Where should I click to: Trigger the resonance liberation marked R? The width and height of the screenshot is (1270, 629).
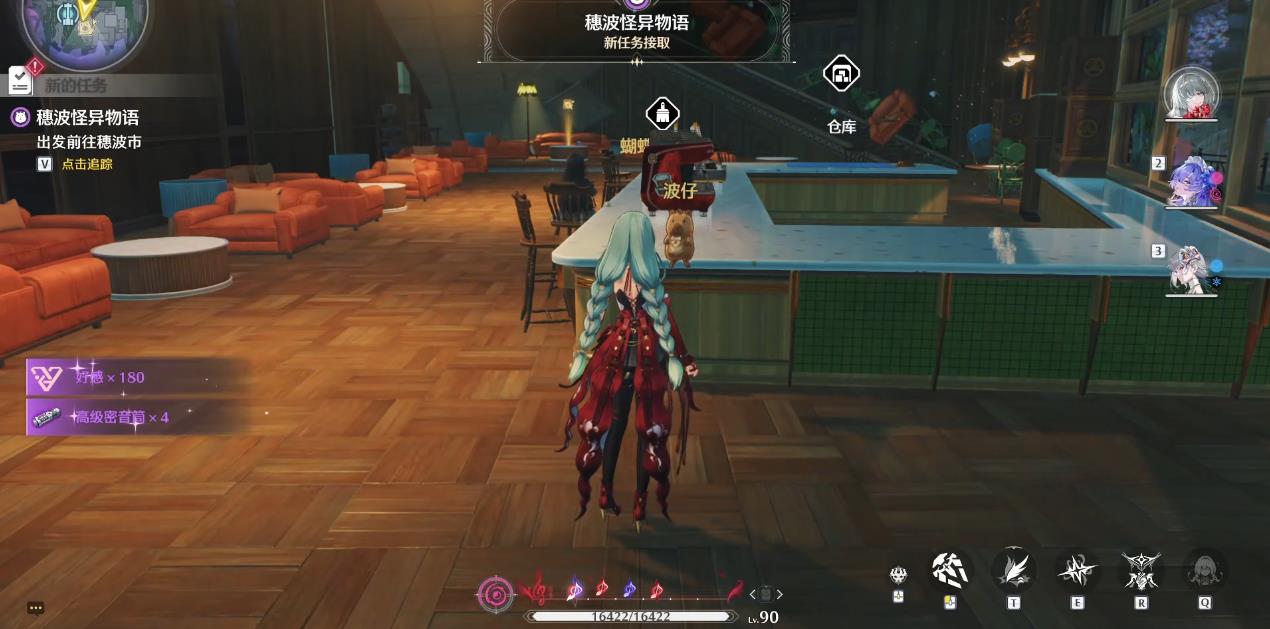[1141, 570]
